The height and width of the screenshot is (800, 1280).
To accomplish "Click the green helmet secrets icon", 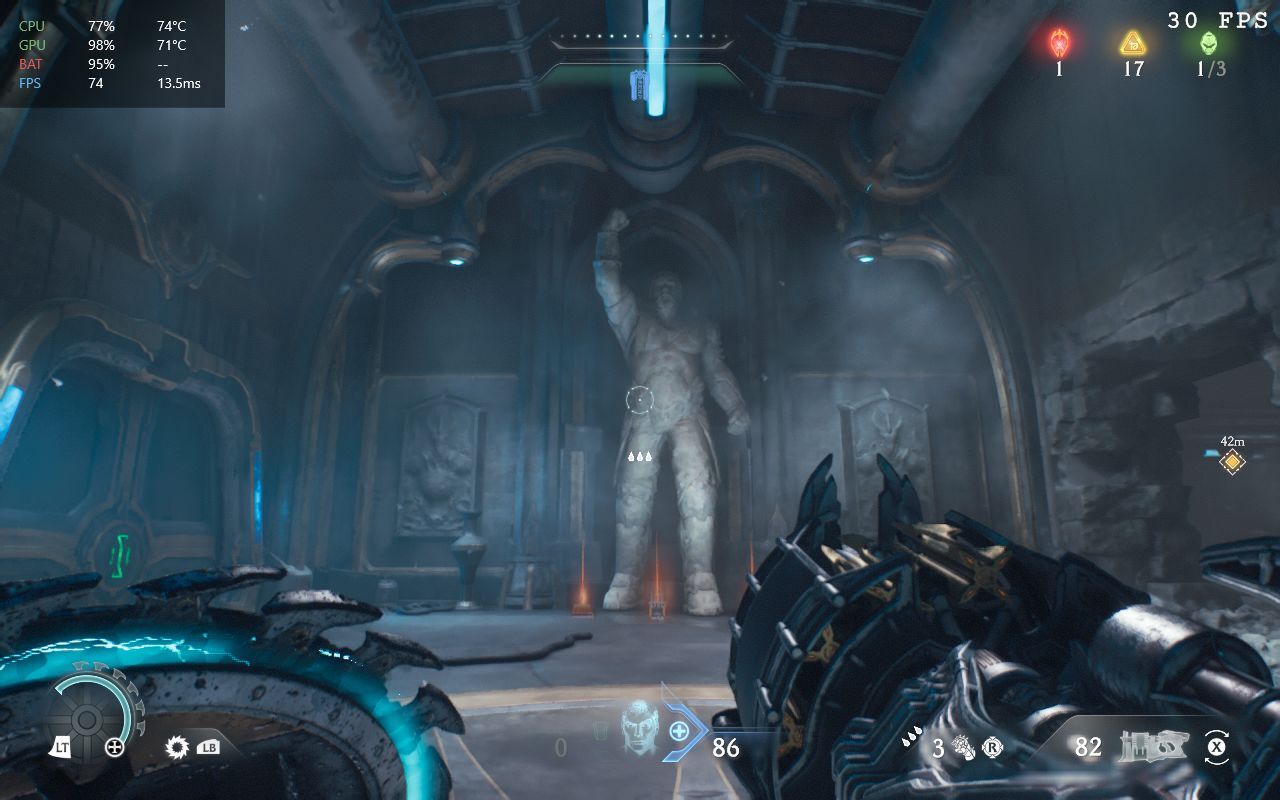I will coord(1209,43).
